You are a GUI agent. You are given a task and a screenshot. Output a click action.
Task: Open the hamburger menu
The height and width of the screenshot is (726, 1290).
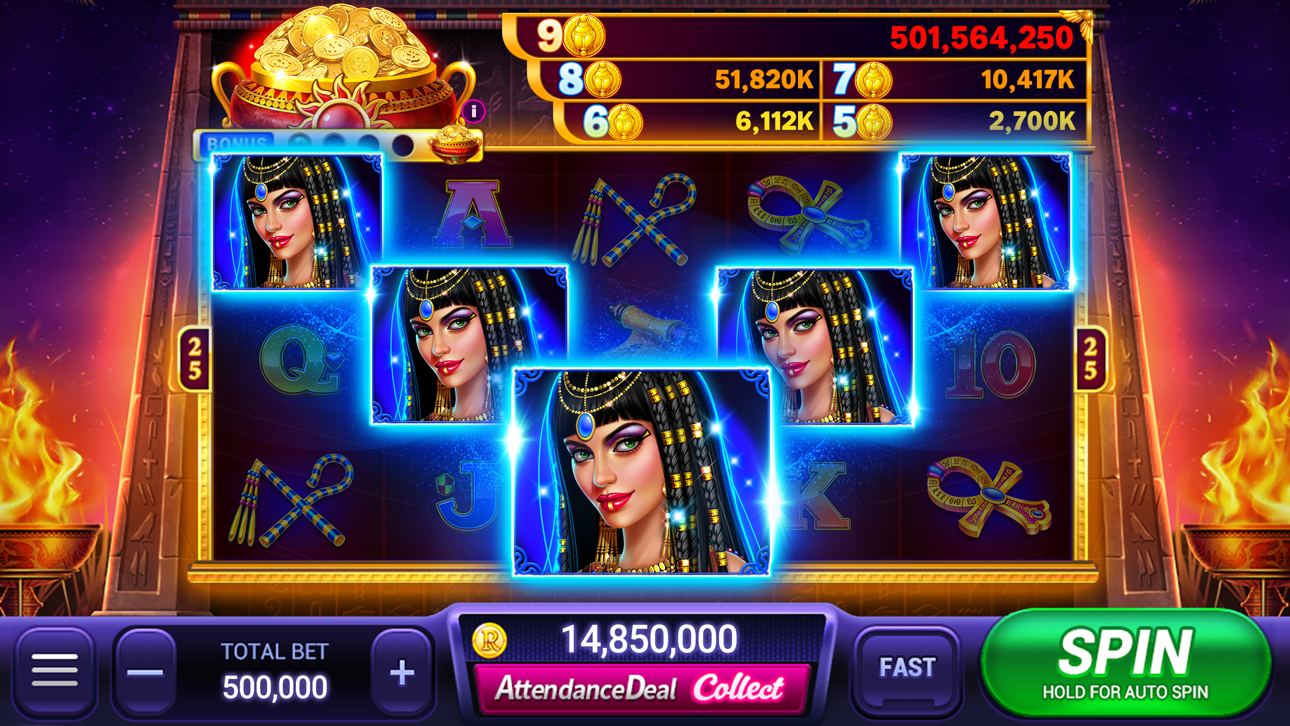click(58, 668)
